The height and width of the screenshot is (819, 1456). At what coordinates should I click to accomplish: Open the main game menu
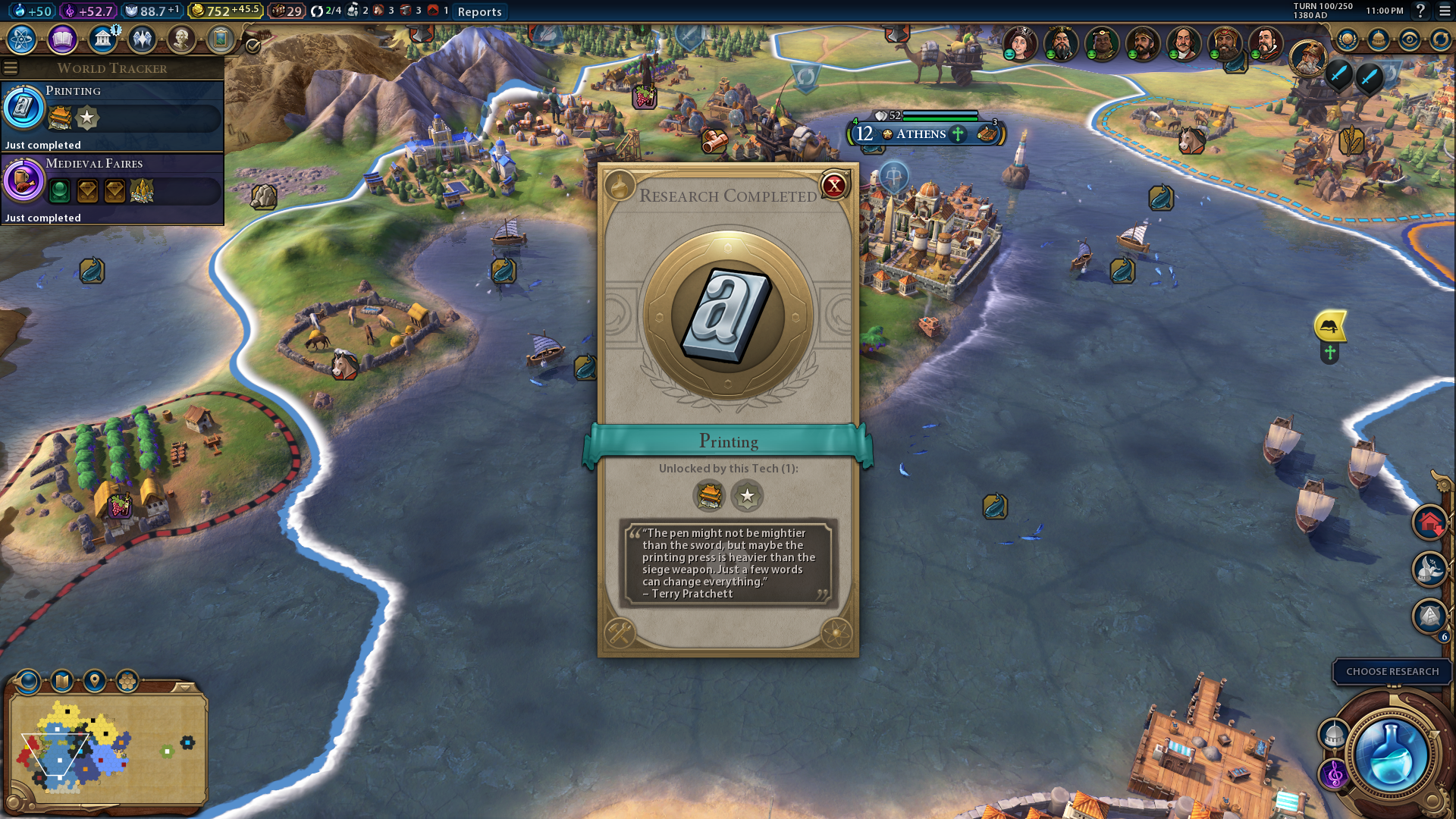[x=1445, y=11]
